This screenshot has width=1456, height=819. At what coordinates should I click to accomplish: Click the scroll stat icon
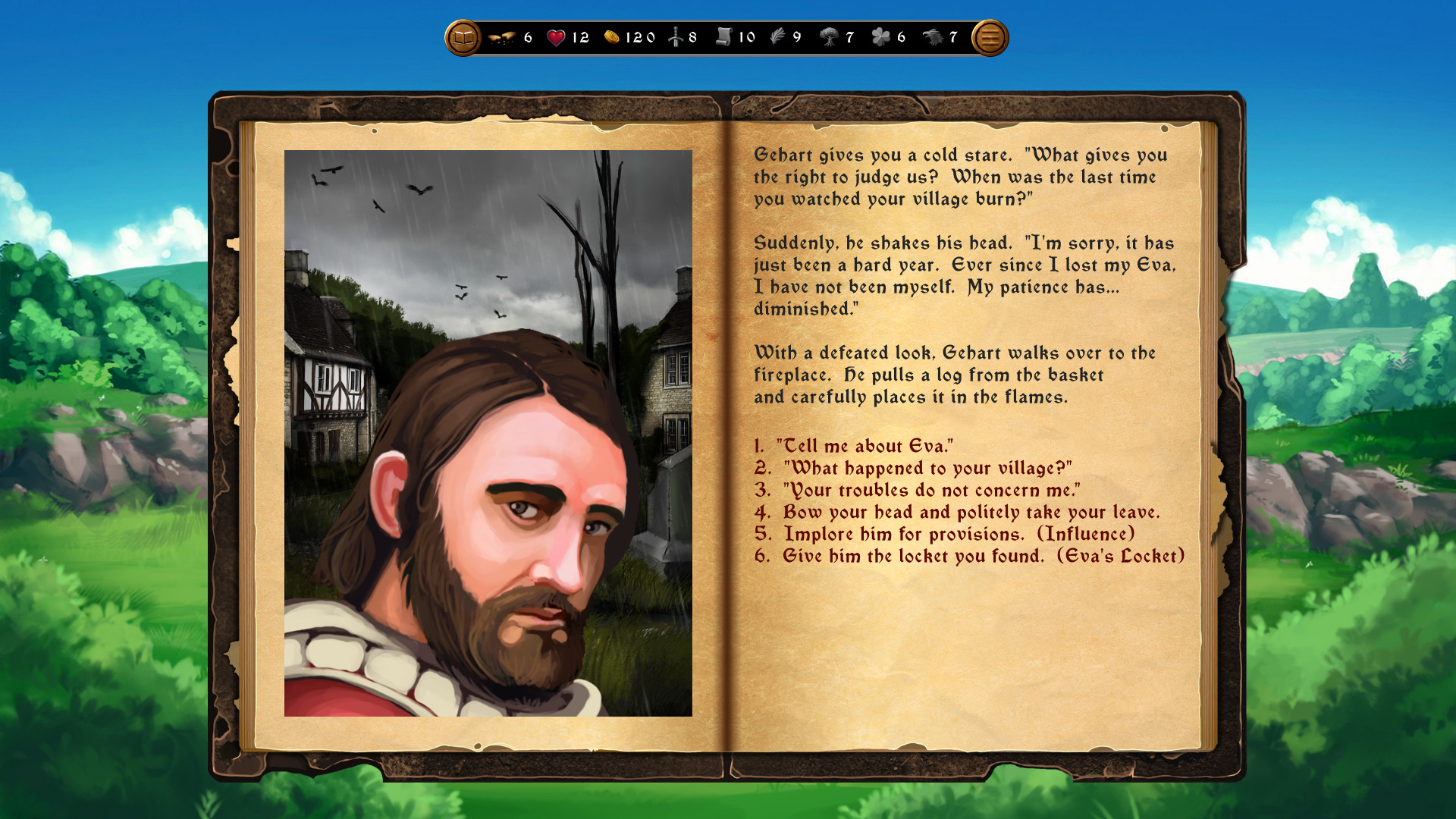[x=725, y=36]
